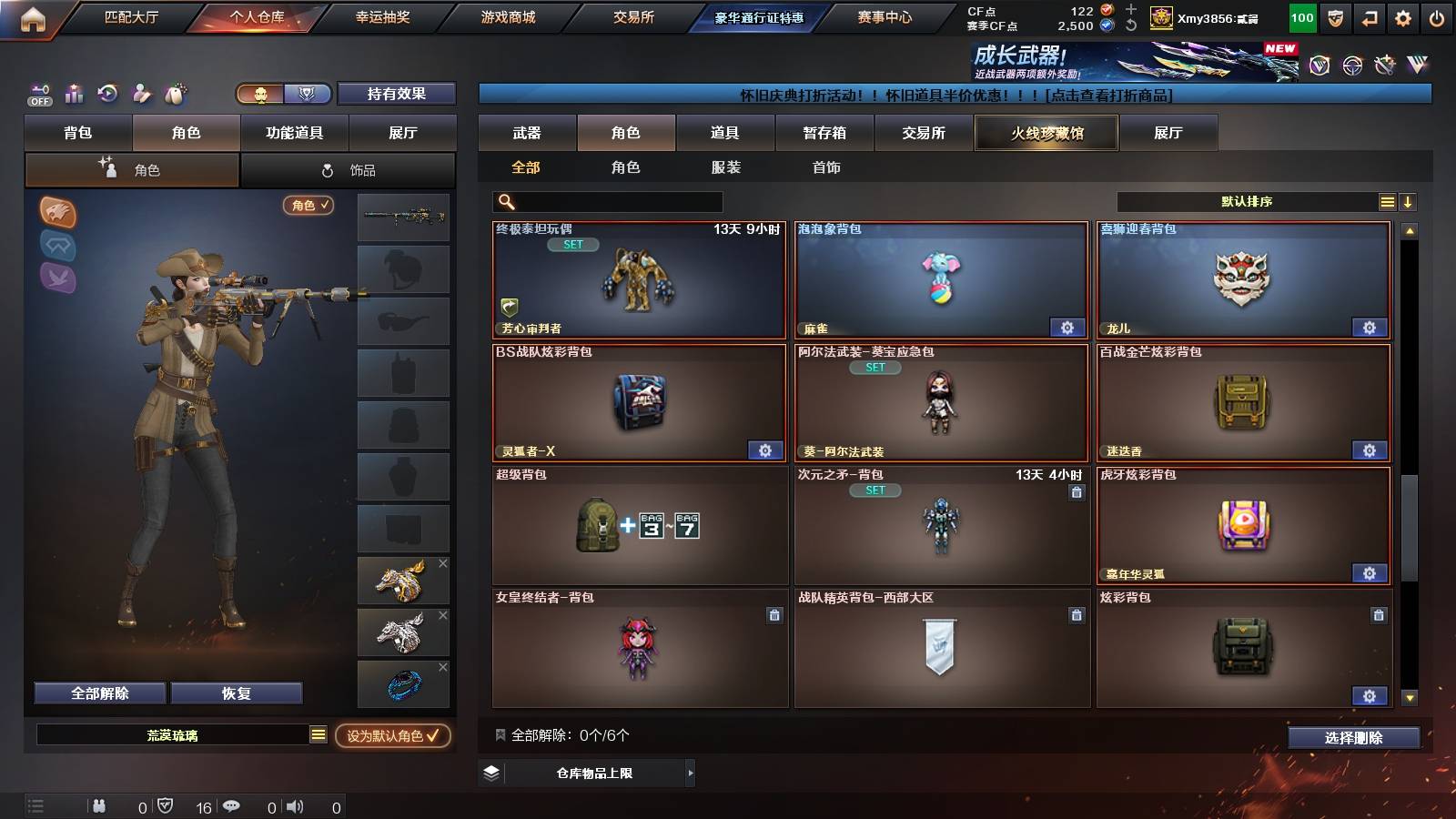The height and width of the screenshot is (819, 1456).
Task: Click the circular replay arrow icon top-left
Action: [108, 94]
